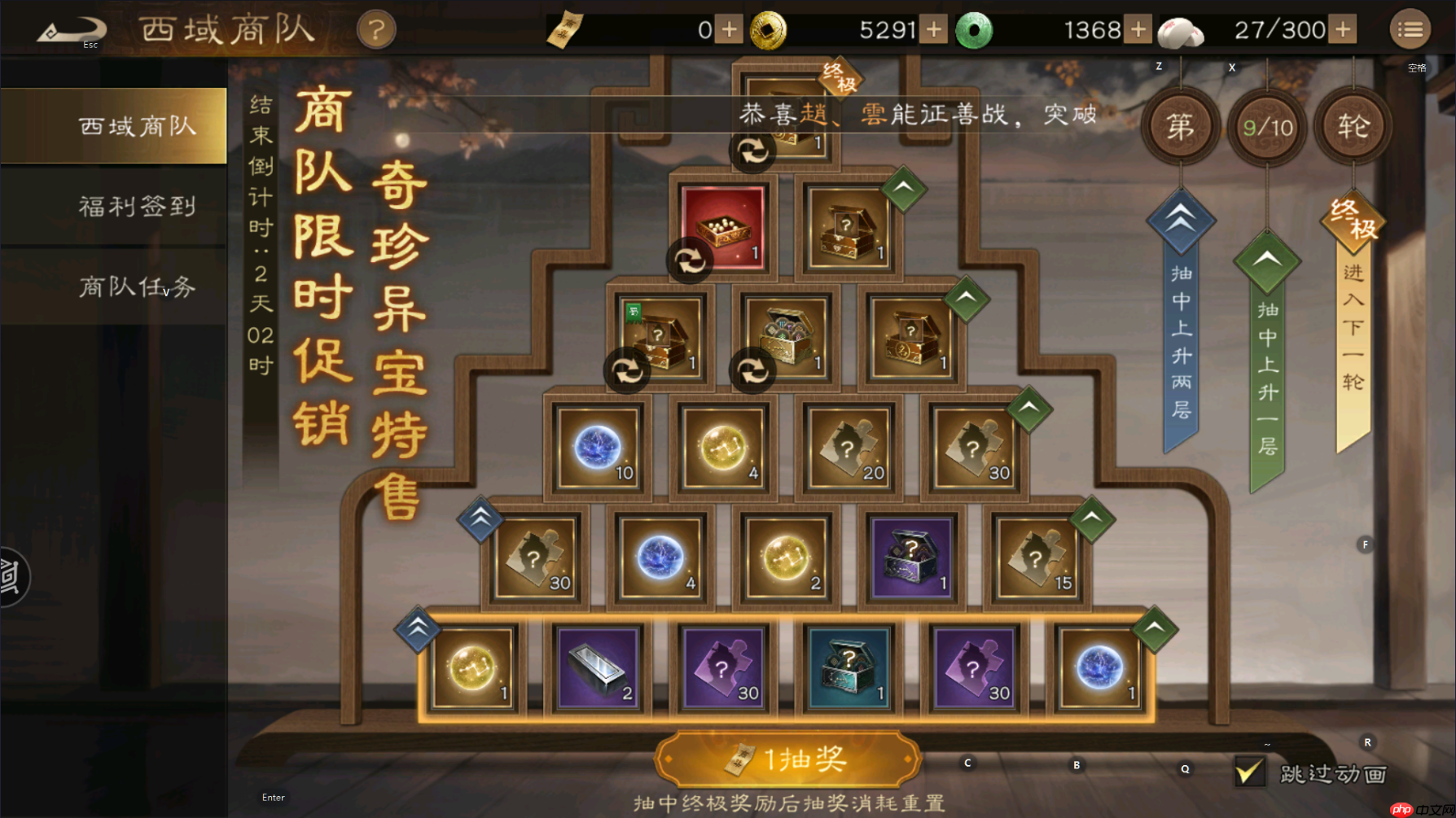This screenshot has width=1456, height=818.
Task: Switch to the 福利签到 tab
Action: 138,207
